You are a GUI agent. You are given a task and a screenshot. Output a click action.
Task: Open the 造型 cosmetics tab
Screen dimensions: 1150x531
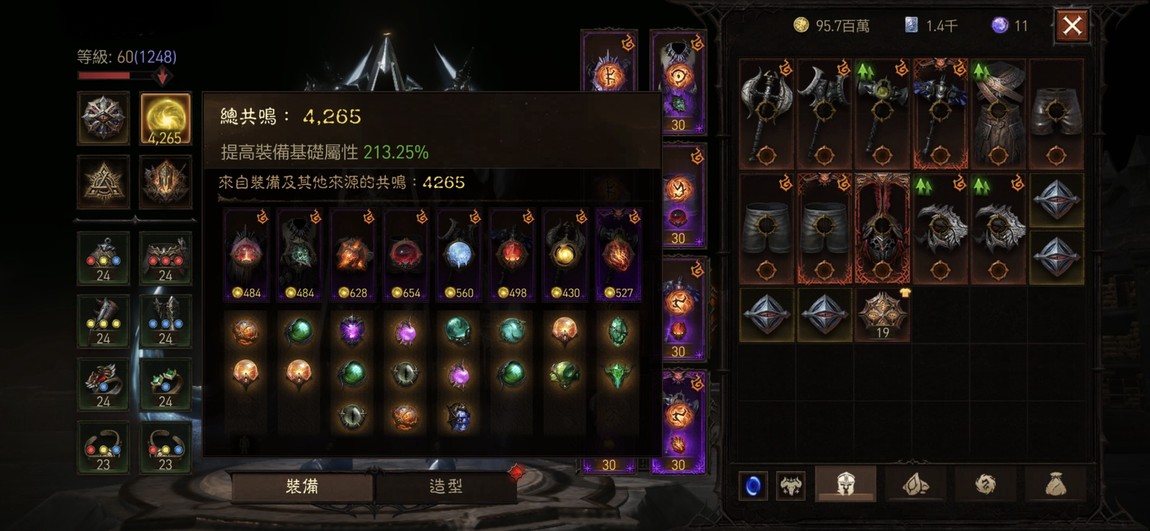click(446, 487)
